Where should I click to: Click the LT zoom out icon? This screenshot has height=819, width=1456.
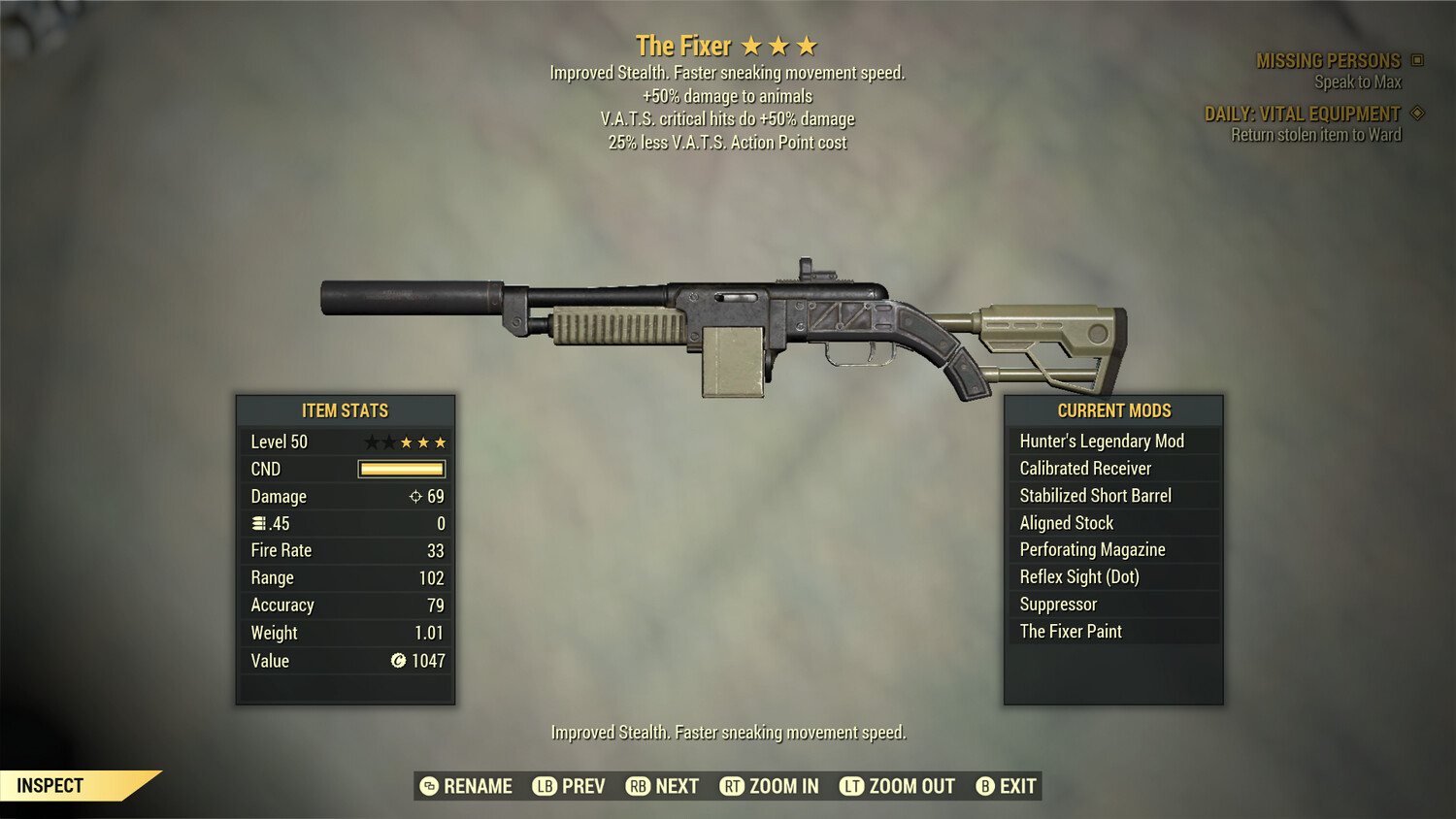coord(851,786)
